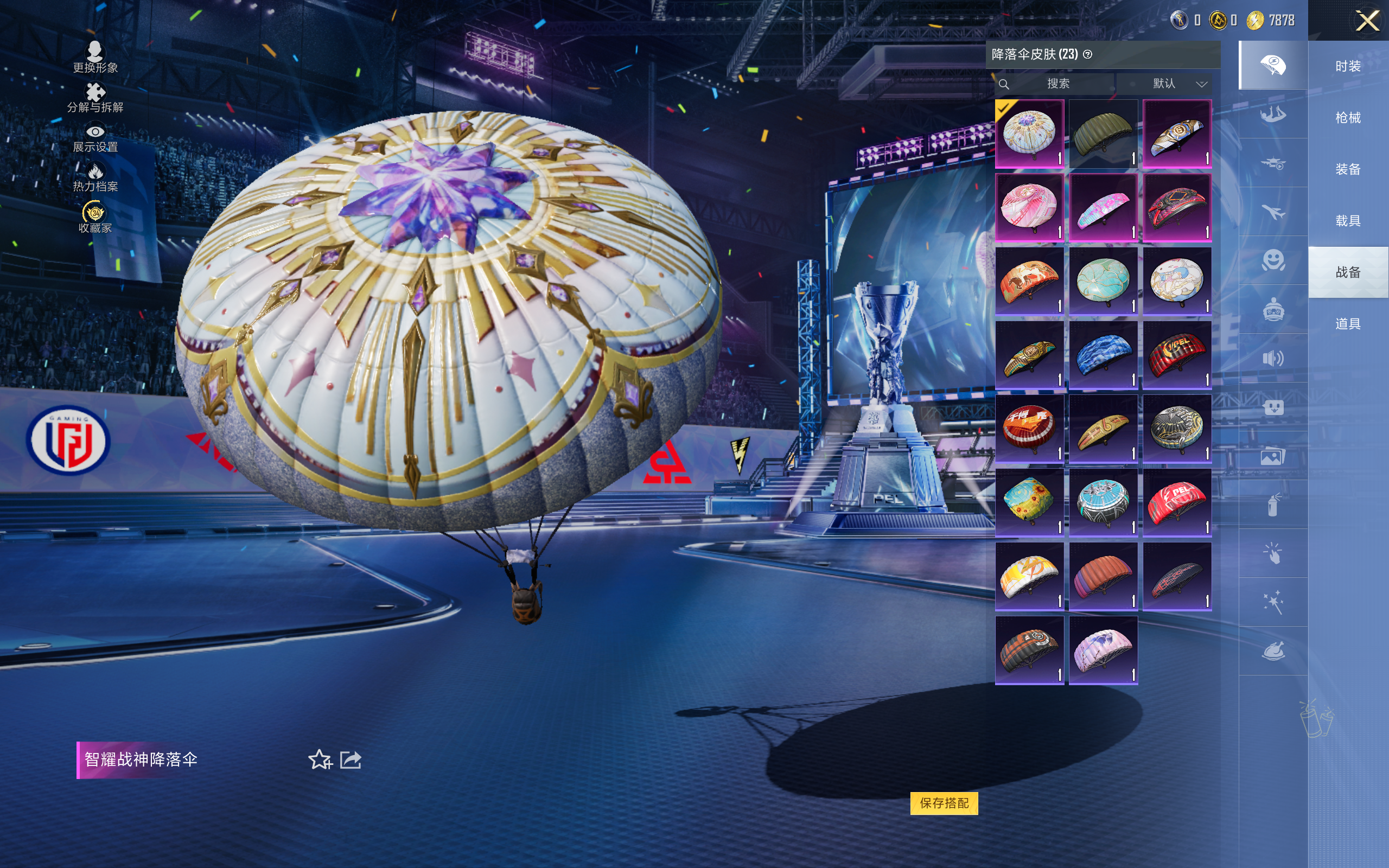The image size is (1389, 868).
Task: Favorite this parachute with the star icon
Action: pos(320,759)
